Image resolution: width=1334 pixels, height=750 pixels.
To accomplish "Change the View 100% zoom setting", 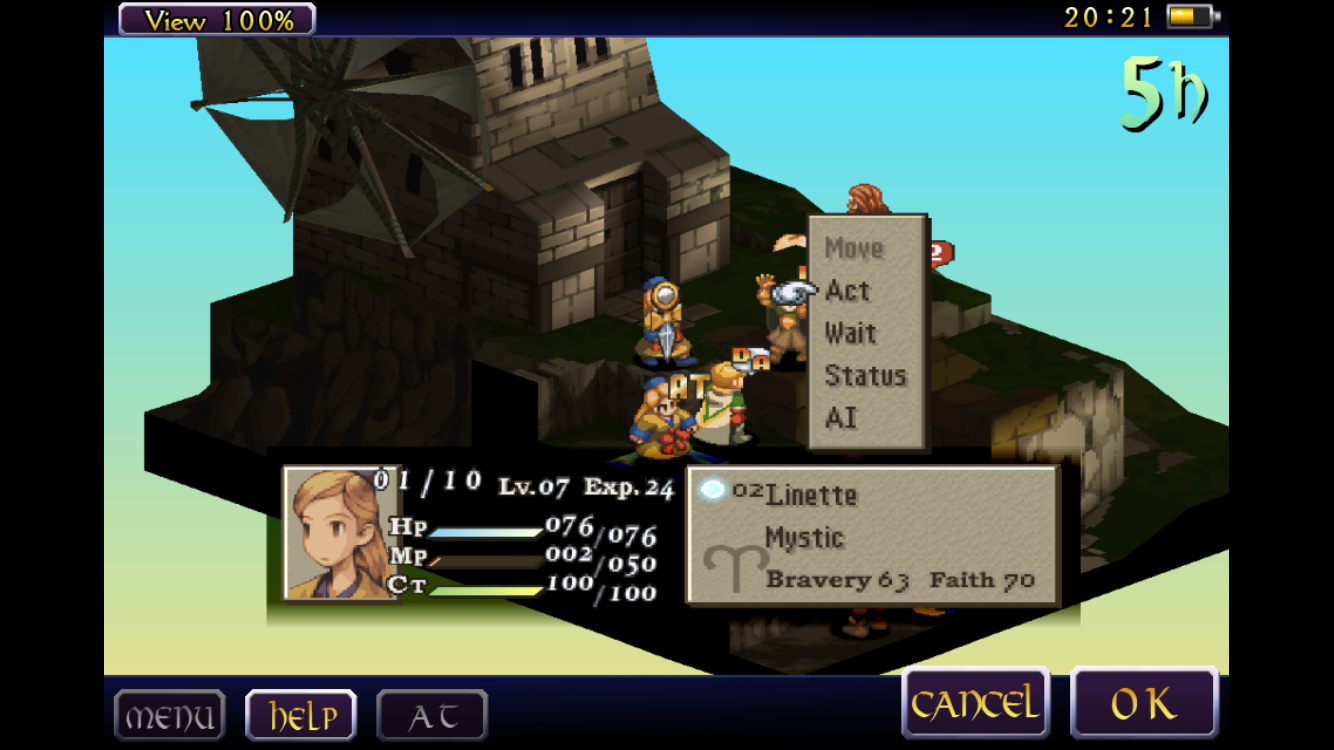I will click(x=216, y=19).
